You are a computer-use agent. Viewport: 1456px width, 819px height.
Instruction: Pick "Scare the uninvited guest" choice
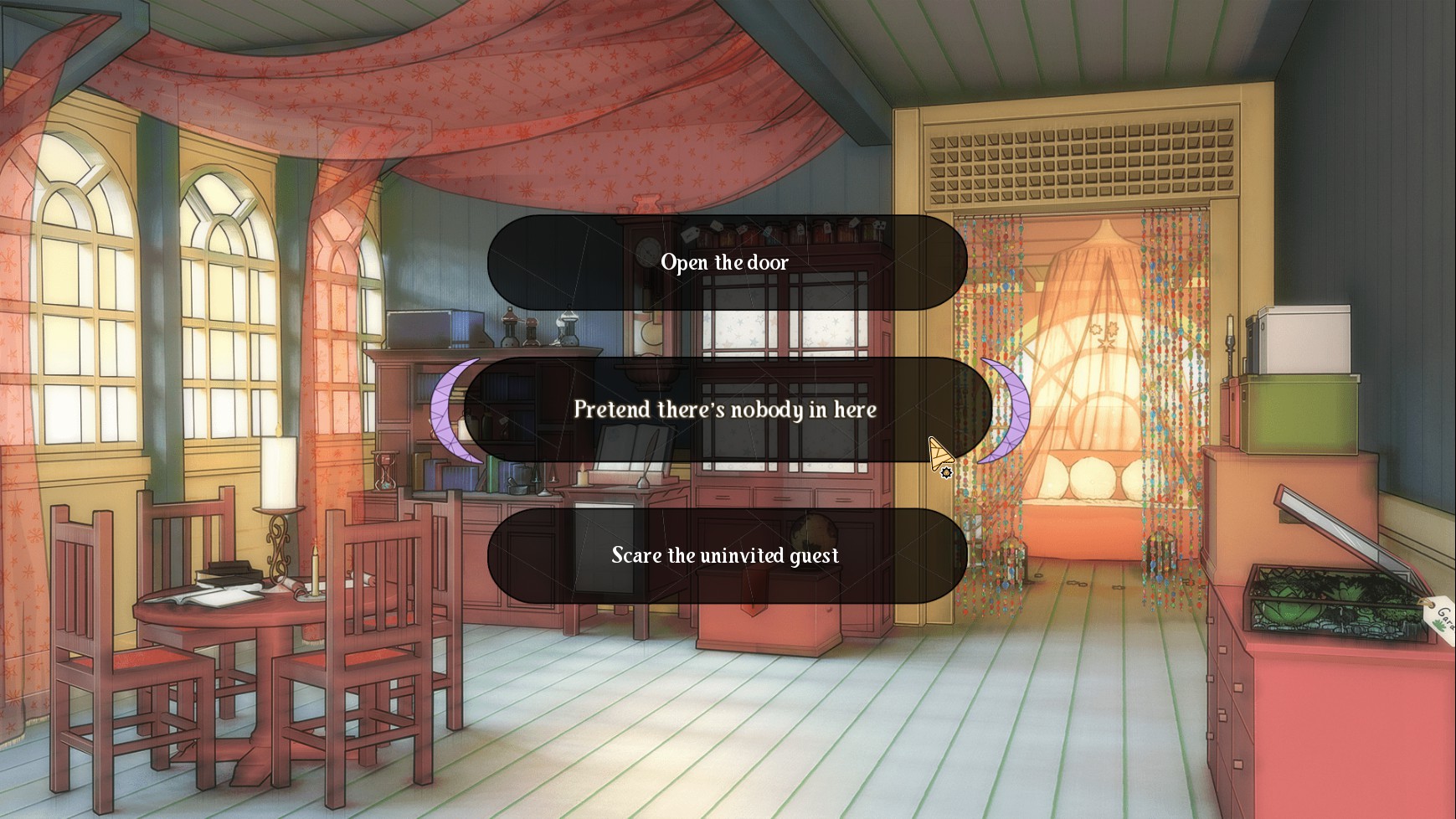tap(726, 556)
